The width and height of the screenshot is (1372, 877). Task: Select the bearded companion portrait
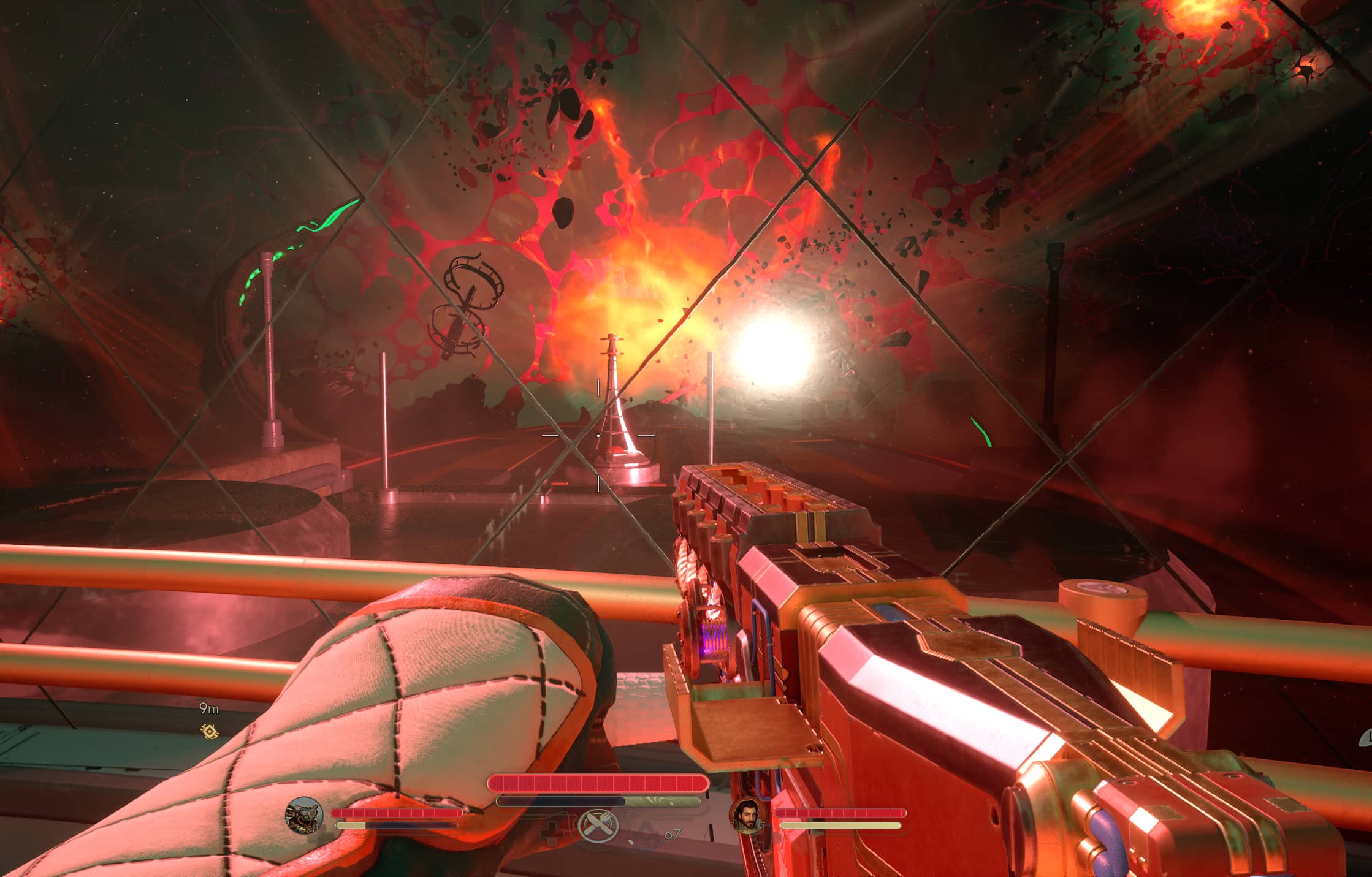coord(748,816)
